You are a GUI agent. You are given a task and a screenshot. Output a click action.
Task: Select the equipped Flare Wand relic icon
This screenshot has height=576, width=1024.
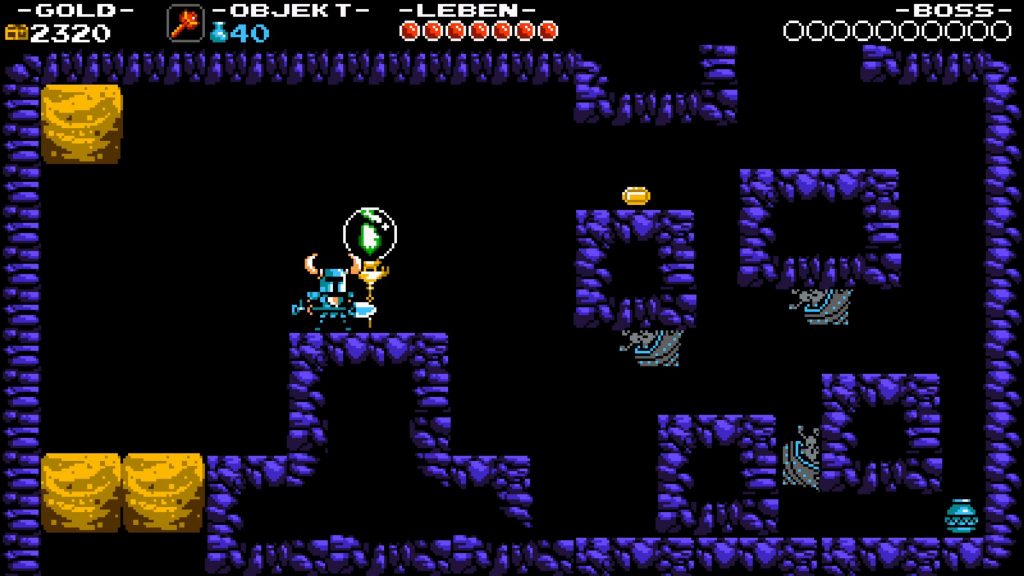(x=185, y=23)
